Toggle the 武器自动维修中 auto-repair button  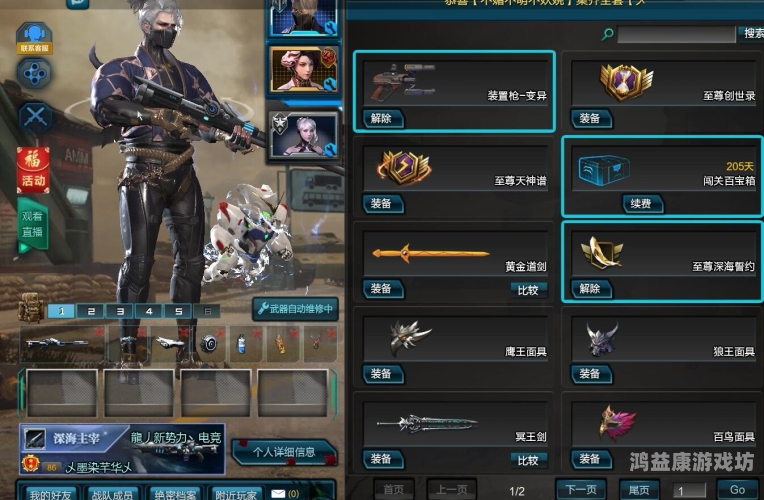coord(296,309)
